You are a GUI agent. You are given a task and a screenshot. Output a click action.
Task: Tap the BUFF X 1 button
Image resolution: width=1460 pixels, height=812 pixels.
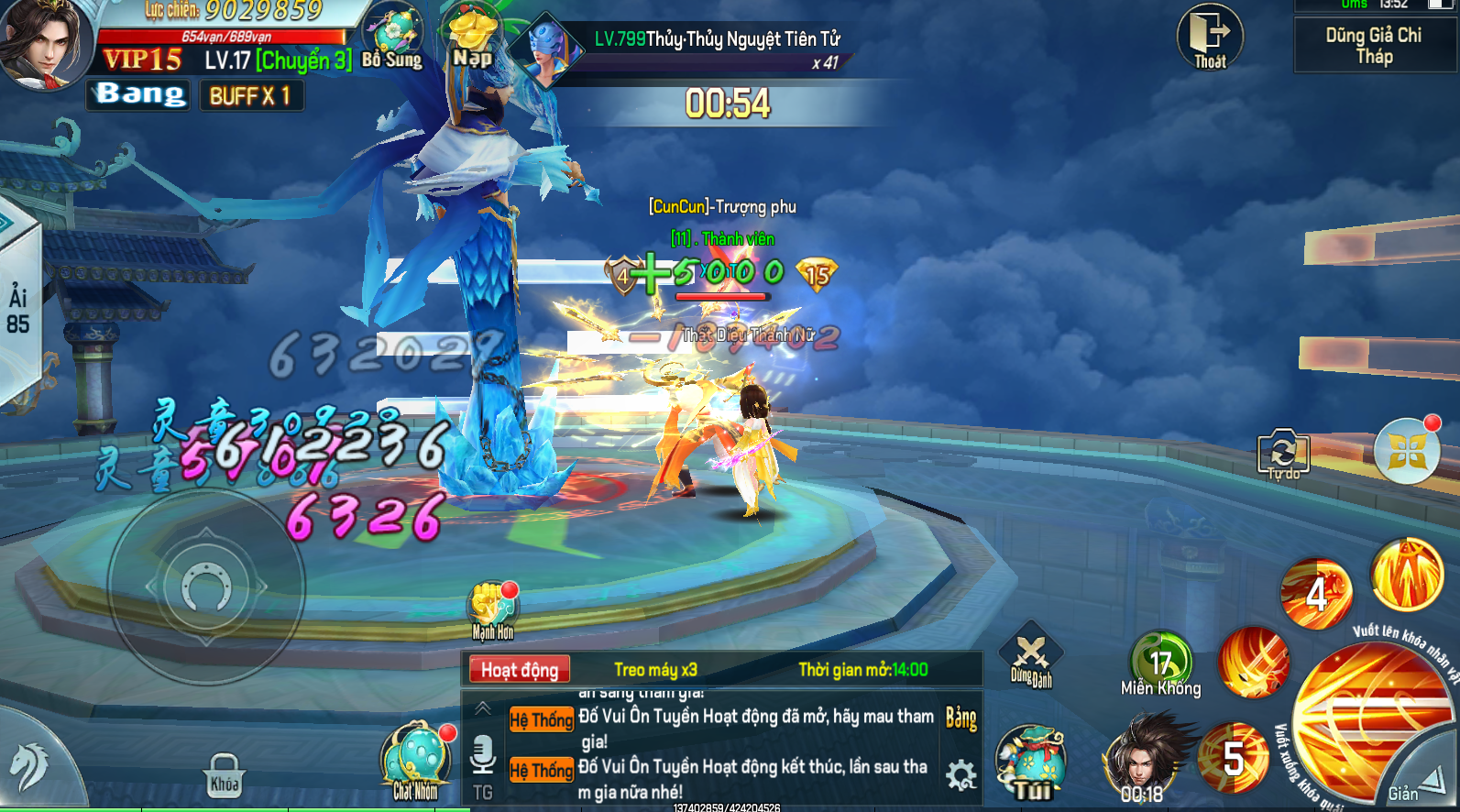tap(250, 95)
